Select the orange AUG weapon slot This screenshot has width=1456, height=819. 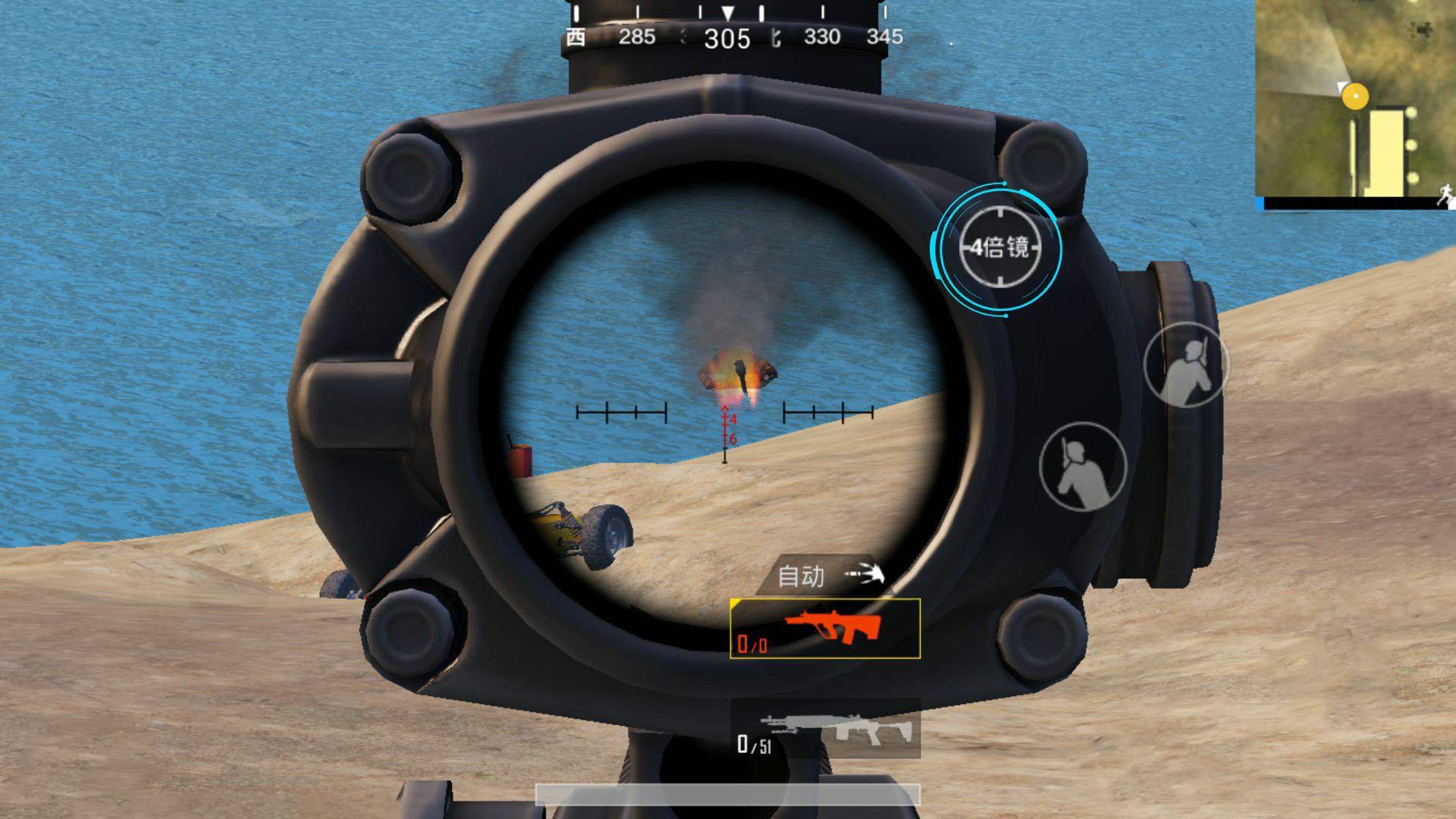(x=825, y=629)
